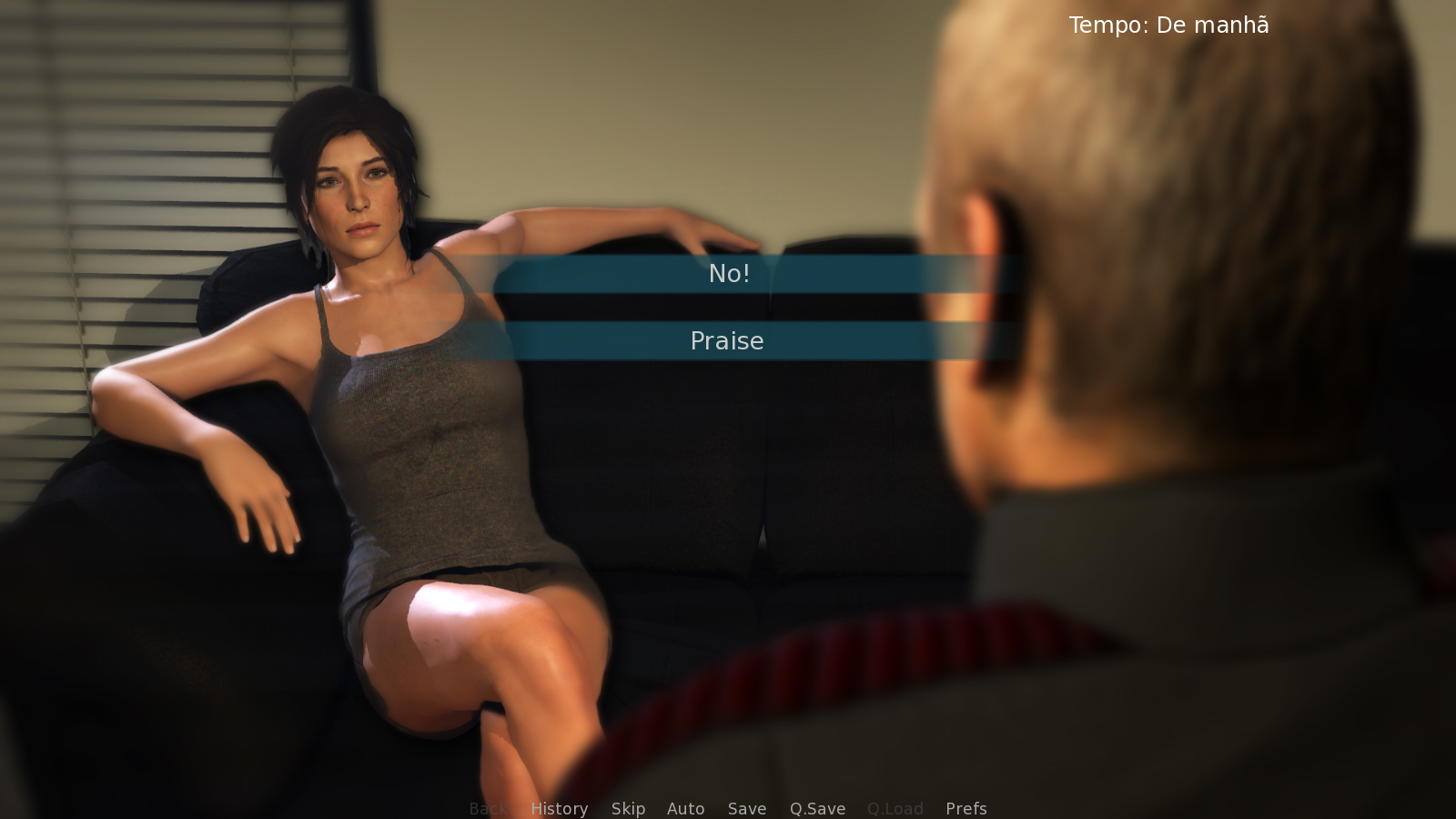Enable Skip mode from the quick menu
Screen dimensions: 1456x819
click(629, 808)
